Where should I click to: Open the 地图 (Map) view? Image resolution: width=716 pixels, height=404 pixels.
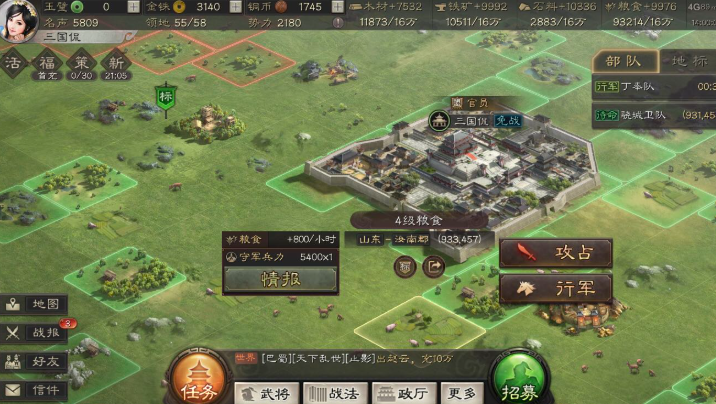(x=34, y=304)
